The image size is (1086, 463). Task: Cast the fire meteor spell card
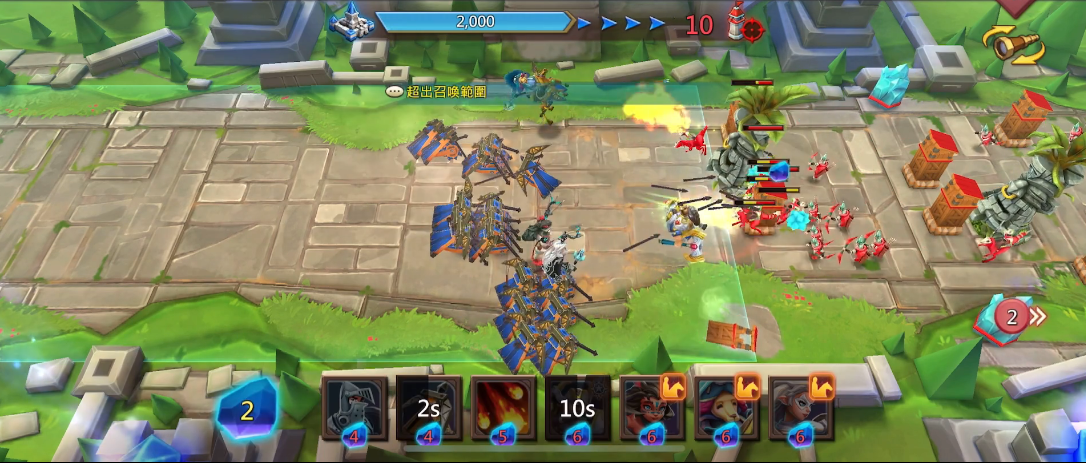point(503,408)
